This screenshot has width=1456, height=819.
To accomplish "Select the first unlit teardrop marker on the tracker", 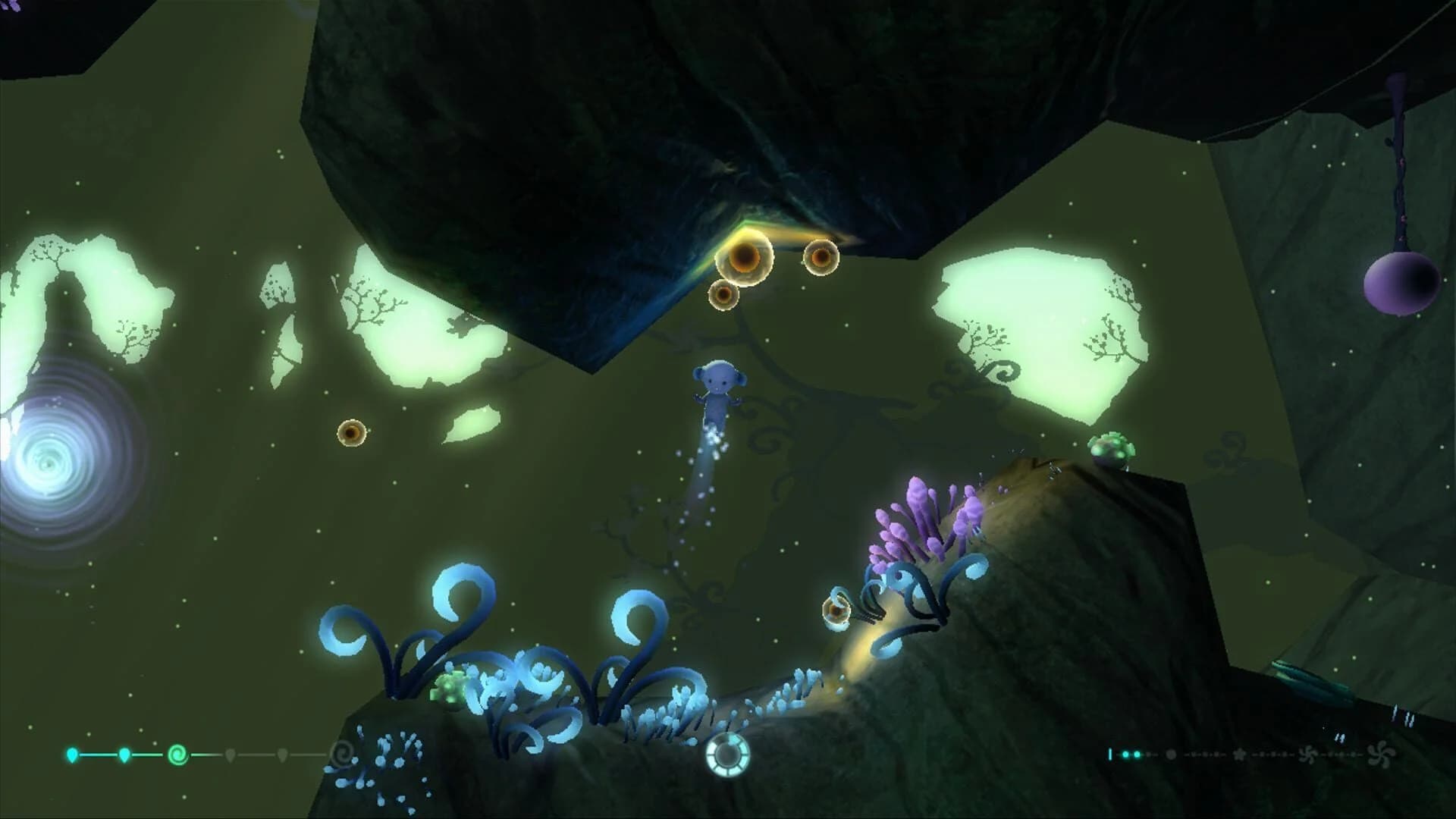I will click(230, 753).
